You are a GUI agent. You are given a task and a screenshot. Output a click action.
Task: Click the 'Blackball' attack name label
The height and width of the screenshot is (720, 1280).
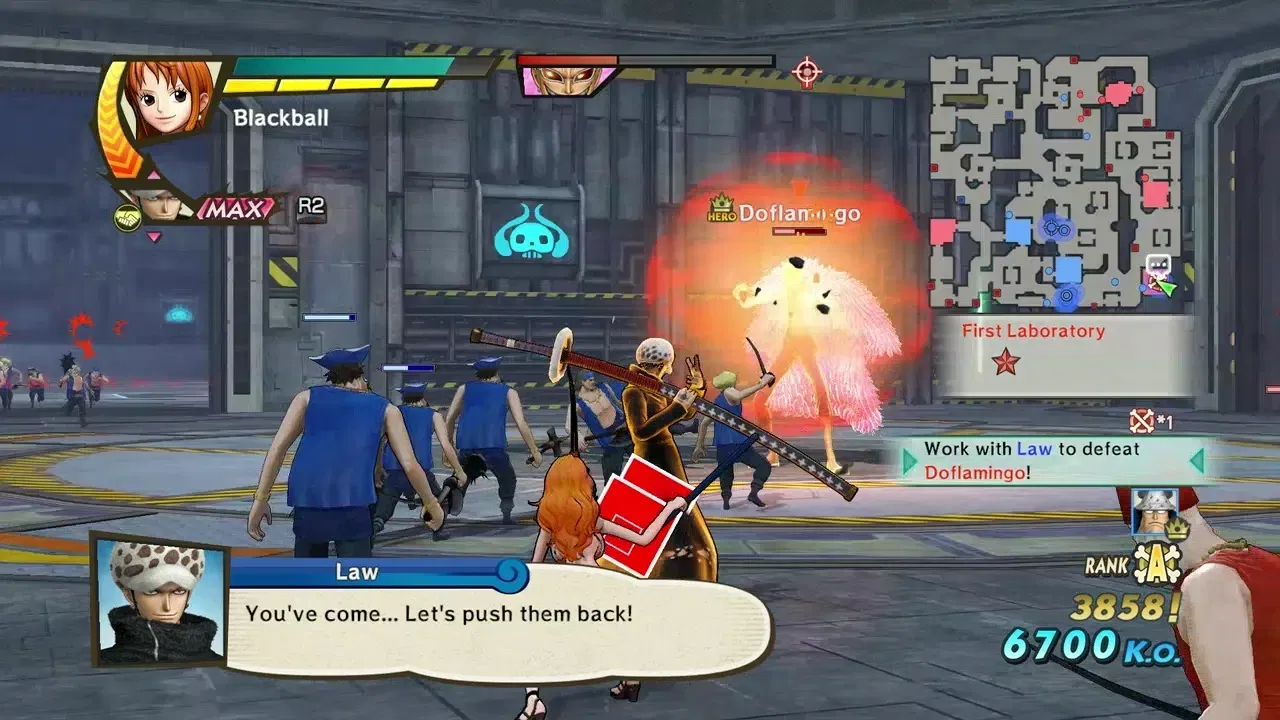280,117
